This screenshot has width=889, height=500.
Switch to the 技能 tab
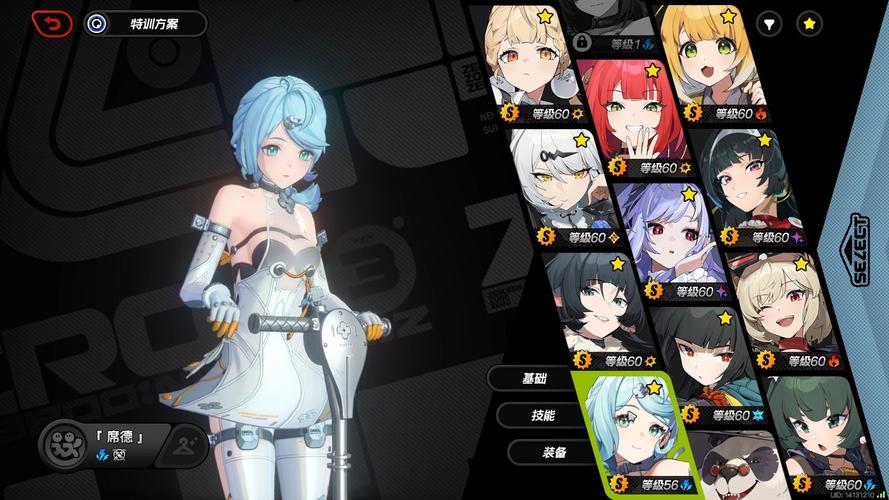[542, 415]
